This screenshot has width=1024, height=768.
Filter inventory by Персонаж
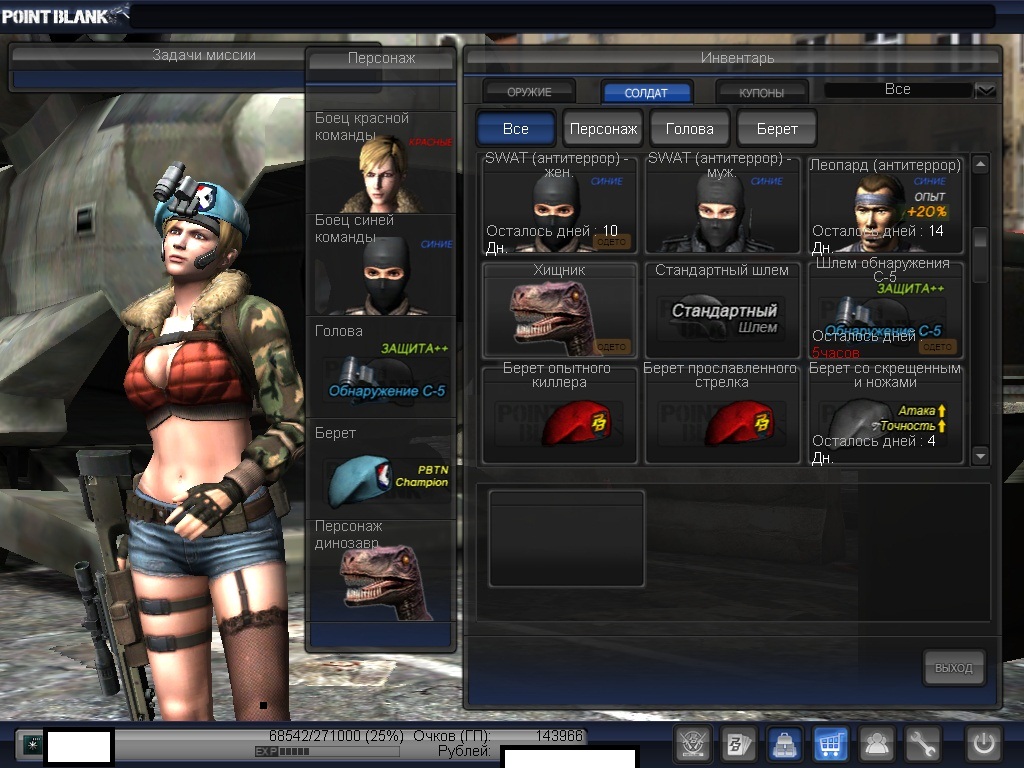pyautogui.click(x=603, y=129)
